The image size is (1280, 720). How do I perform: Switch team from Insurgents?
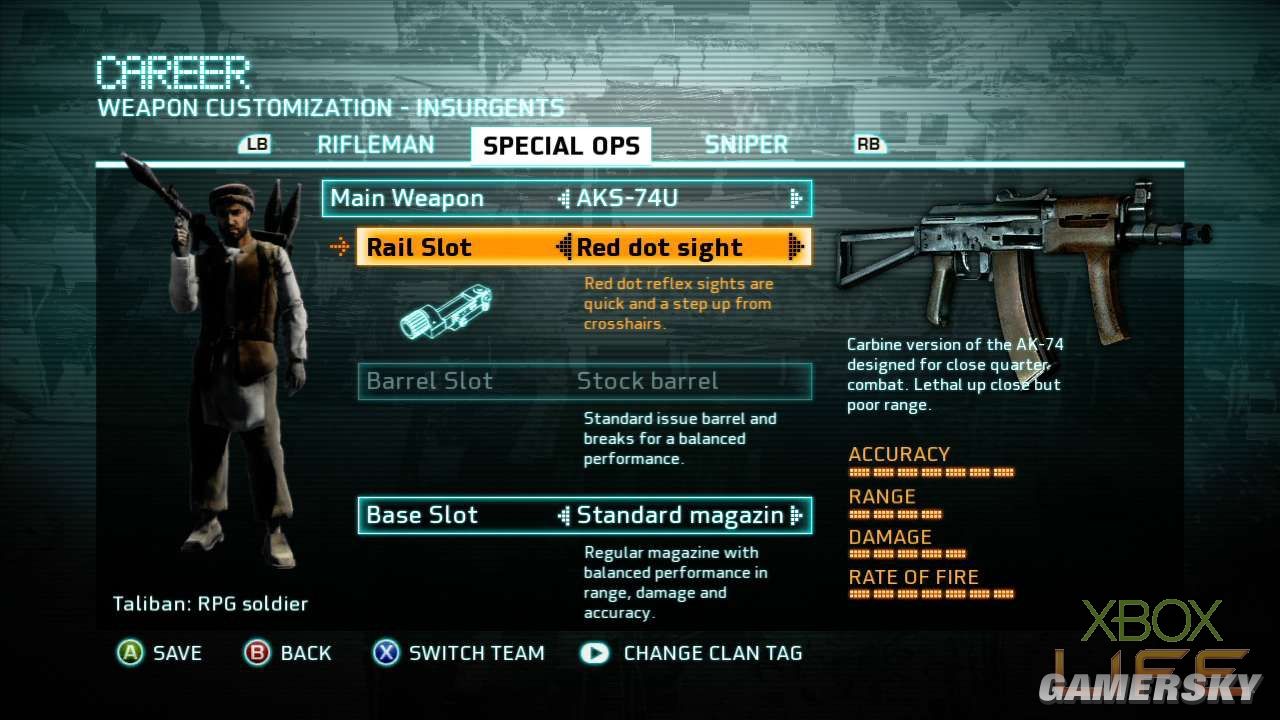(x=458, y=653)
